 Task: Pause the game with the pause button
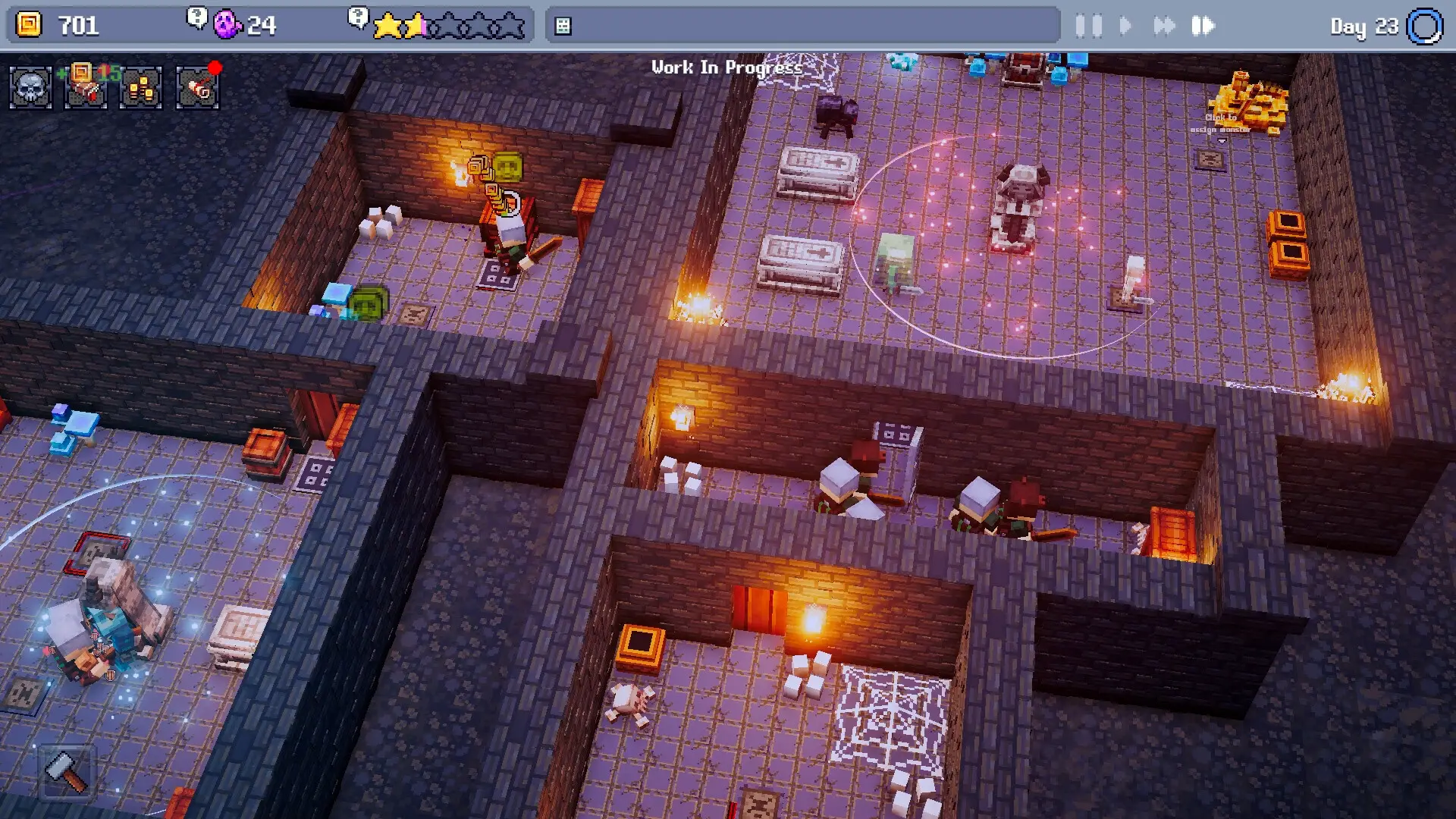click(1090, 27)
